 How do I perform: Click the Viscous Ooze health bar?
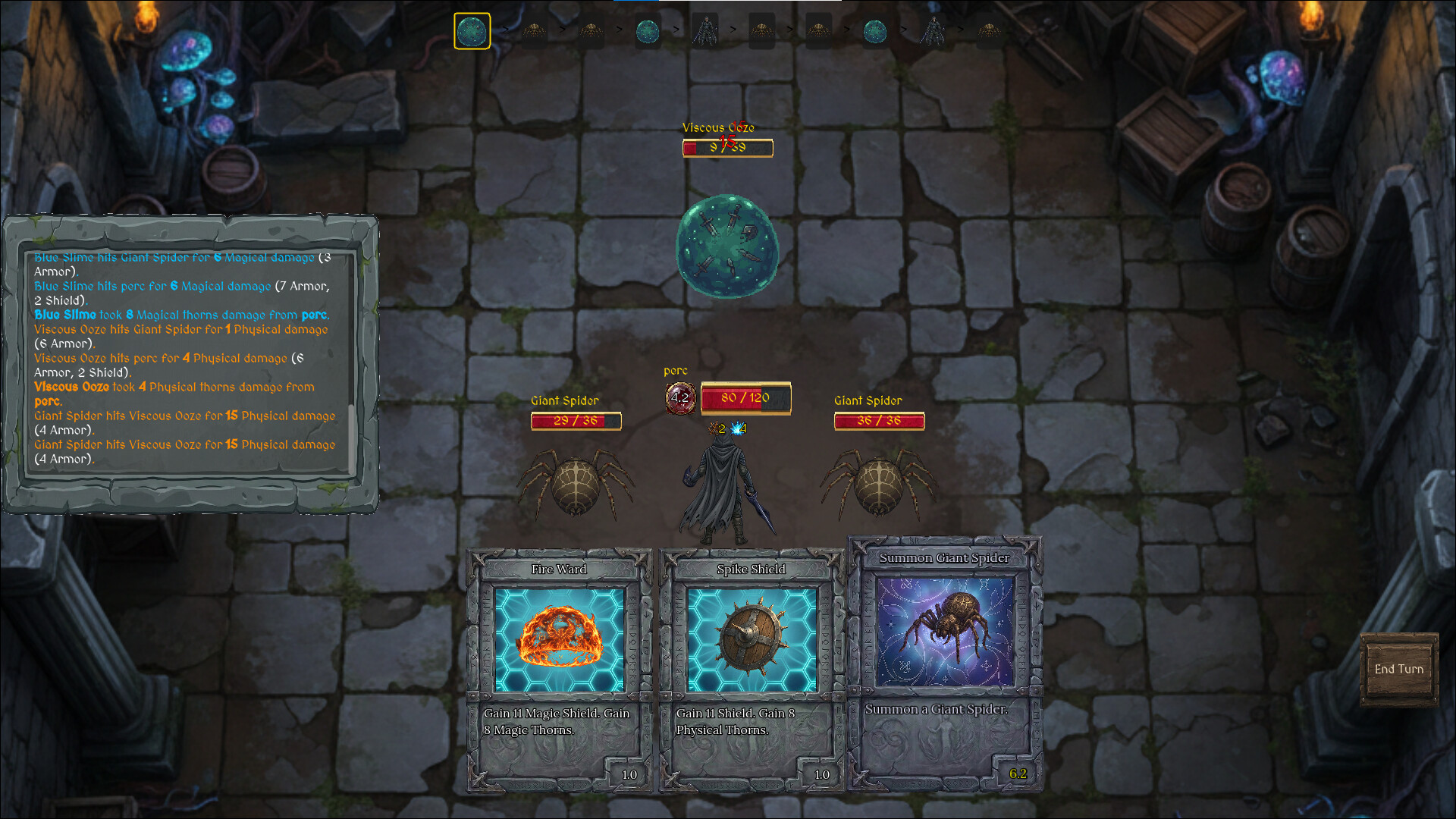click(727, 148)
